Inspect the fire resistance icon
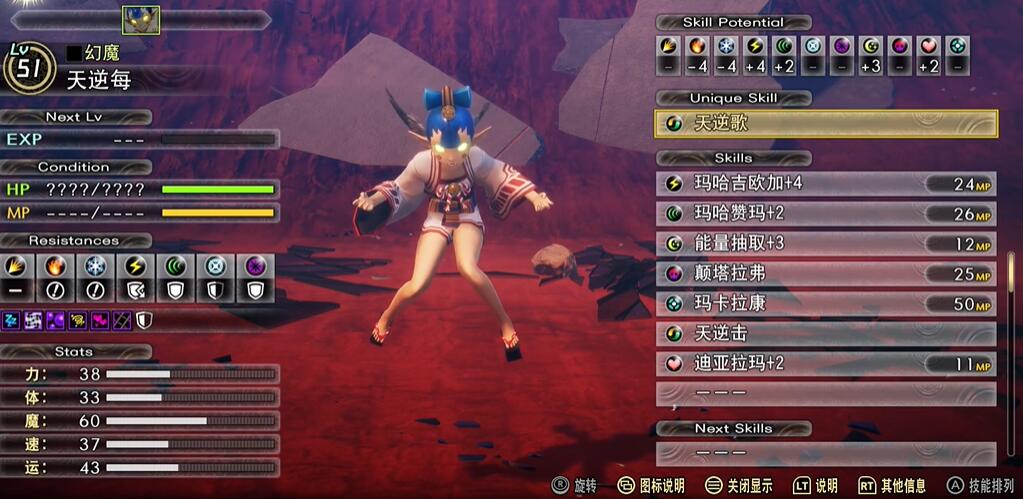This screenshot has height=499, width=1023. [x=56, y=267]
